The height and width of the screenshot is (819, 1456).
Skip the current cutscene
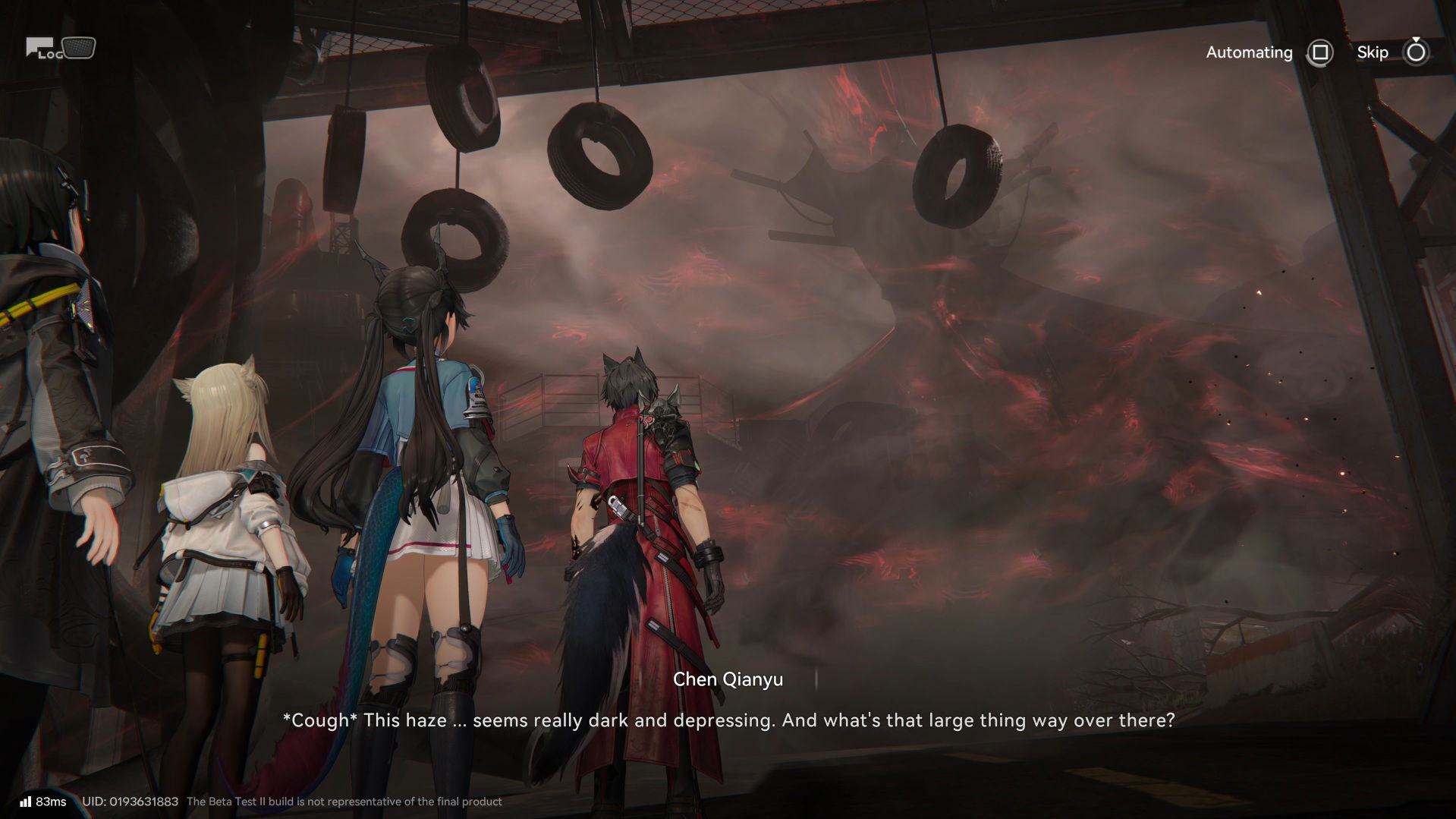pos(1415,52)
